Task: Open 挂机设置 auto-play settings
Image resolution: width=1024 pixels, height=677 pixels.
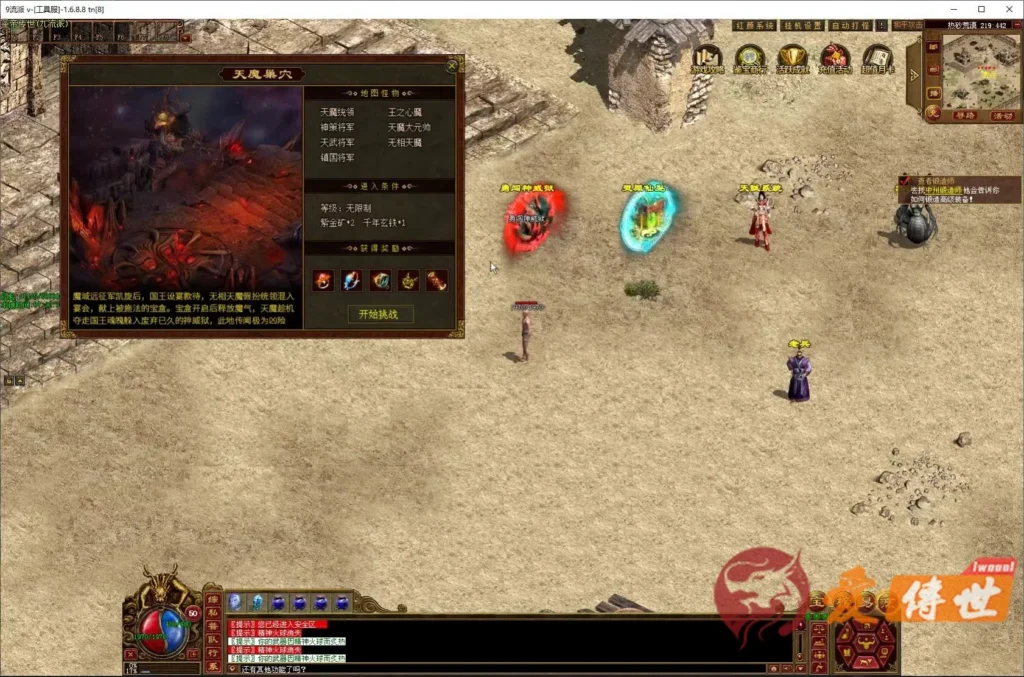Action: pyautogui.click(x=801, y=25)
